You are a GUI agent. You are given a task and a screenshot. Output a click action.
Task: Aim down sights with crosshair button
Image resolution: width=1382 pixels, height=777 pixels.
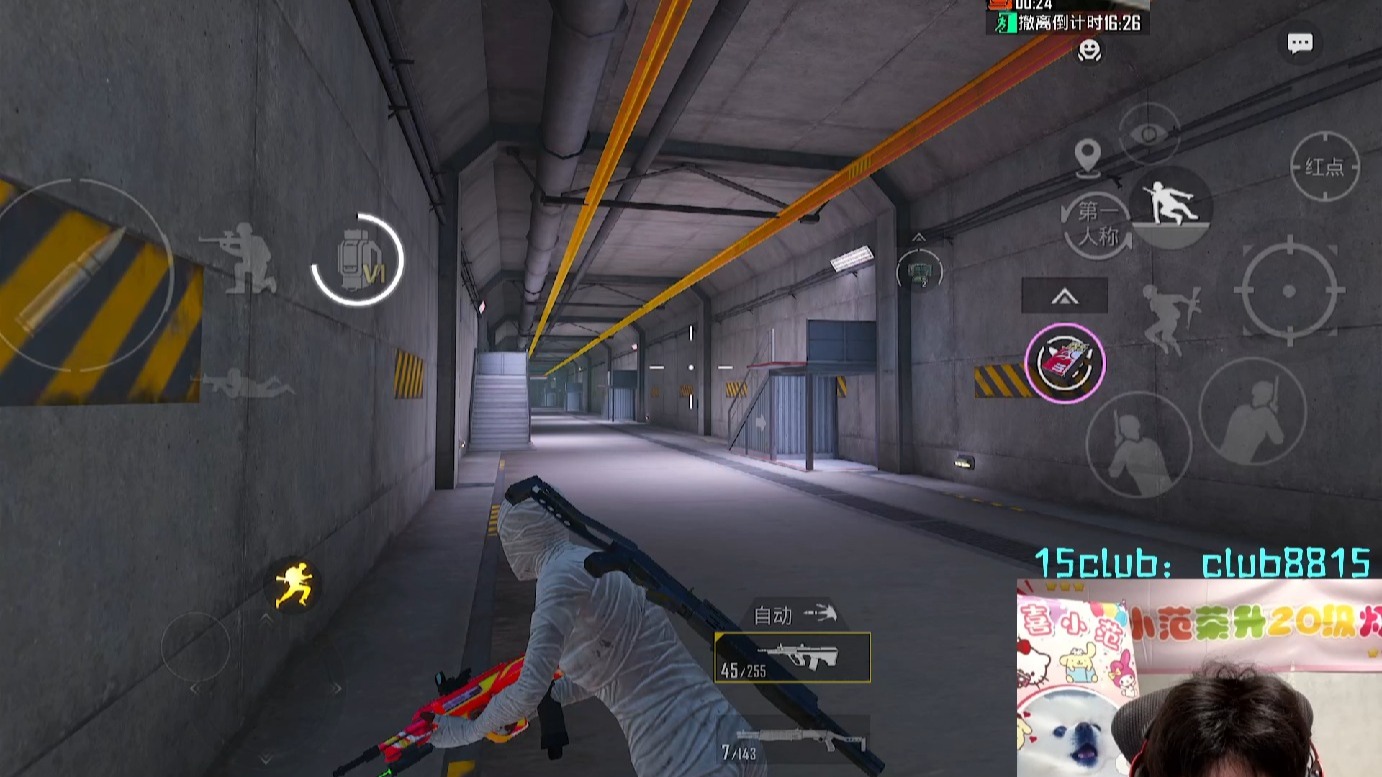[1288, 291]
